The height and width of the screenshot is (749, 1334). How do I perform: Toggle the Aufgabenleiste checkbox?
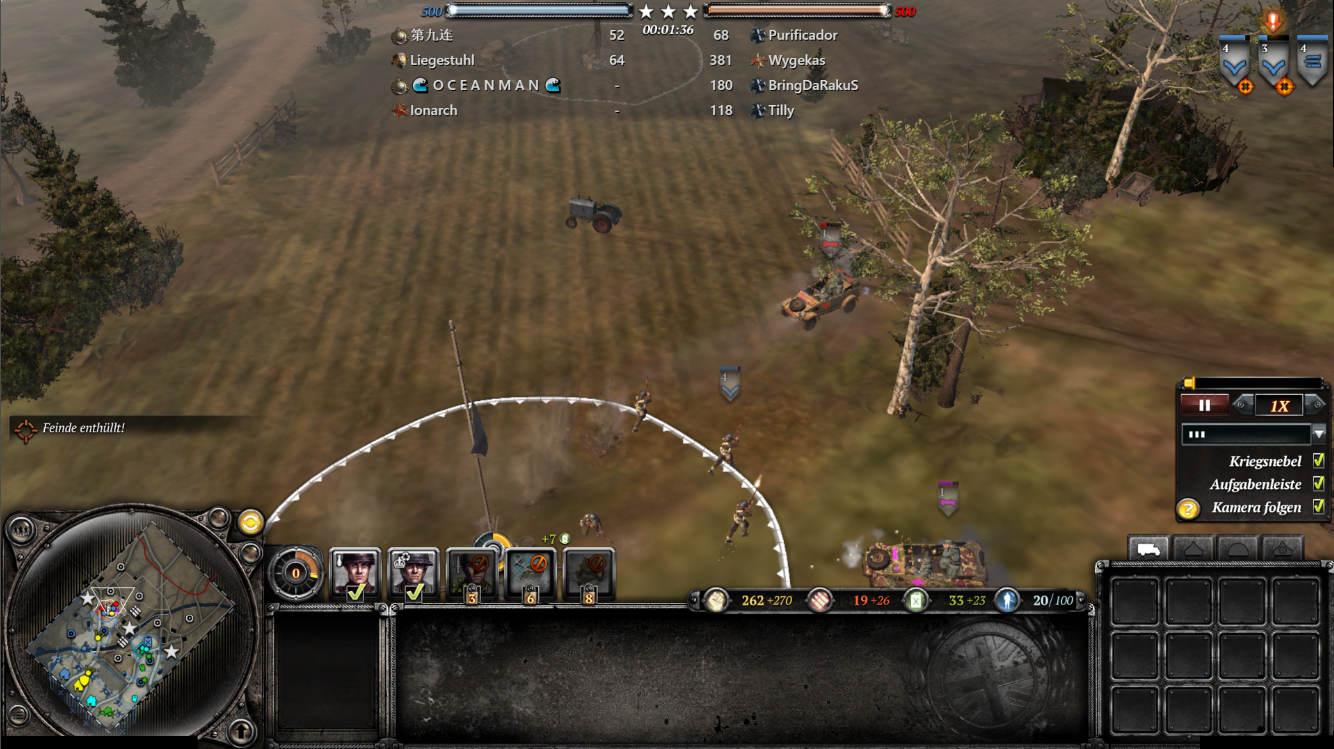(x=1318, y=484)
